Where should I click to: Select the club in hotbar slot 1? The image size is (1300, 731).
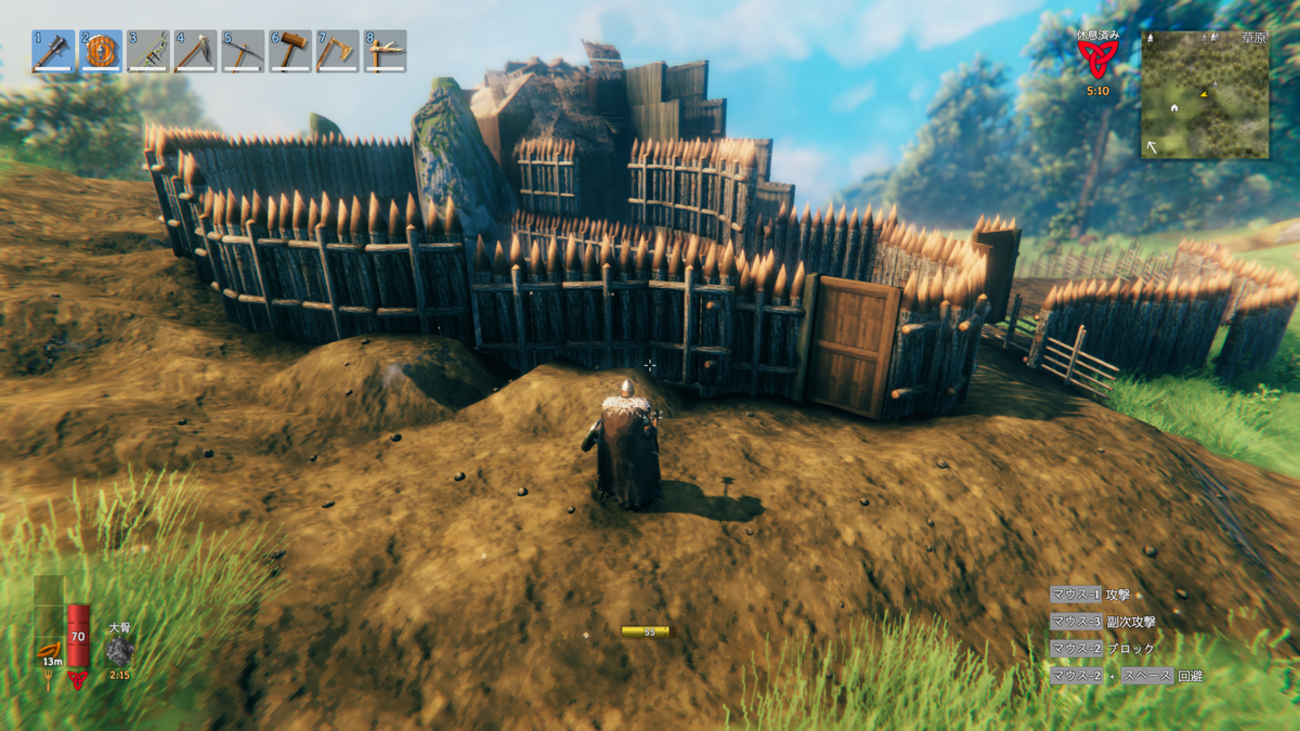coord(53,51)
